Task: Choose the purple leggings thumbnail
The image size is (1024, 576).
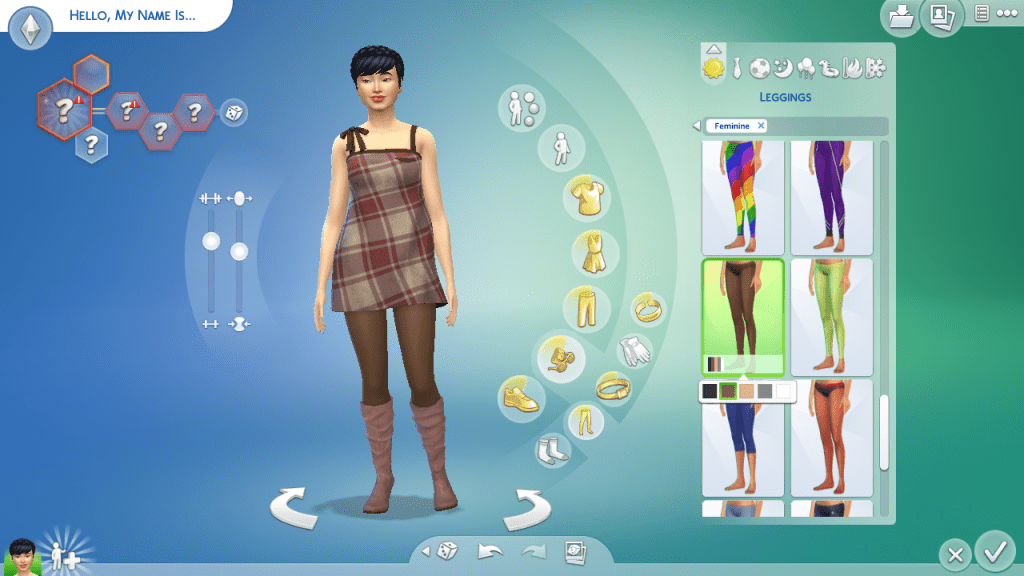Action: pos(831,197)
